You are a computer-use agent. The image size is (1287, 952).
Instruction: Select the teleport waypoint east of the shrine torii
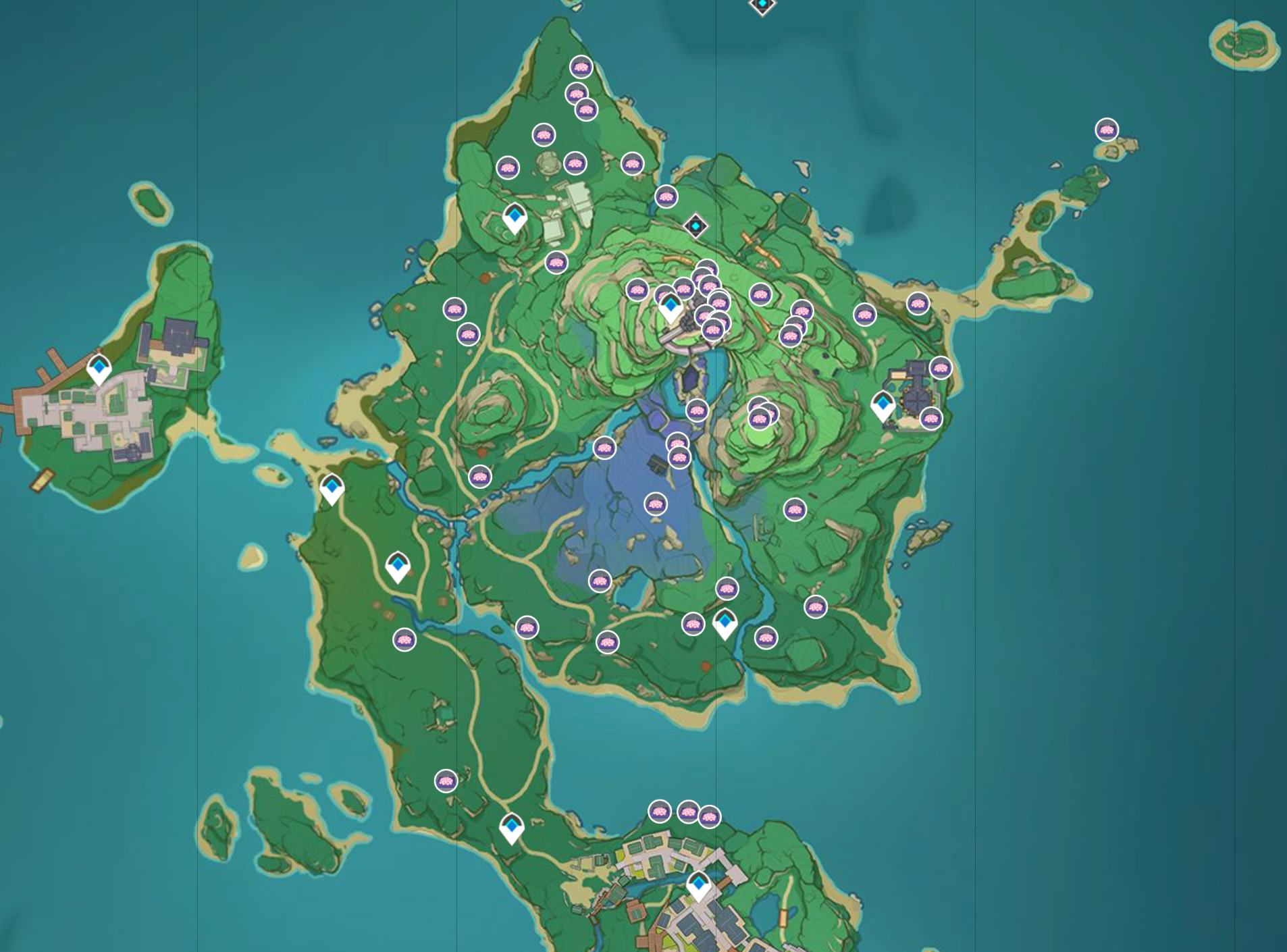click(x=883, y=402)
